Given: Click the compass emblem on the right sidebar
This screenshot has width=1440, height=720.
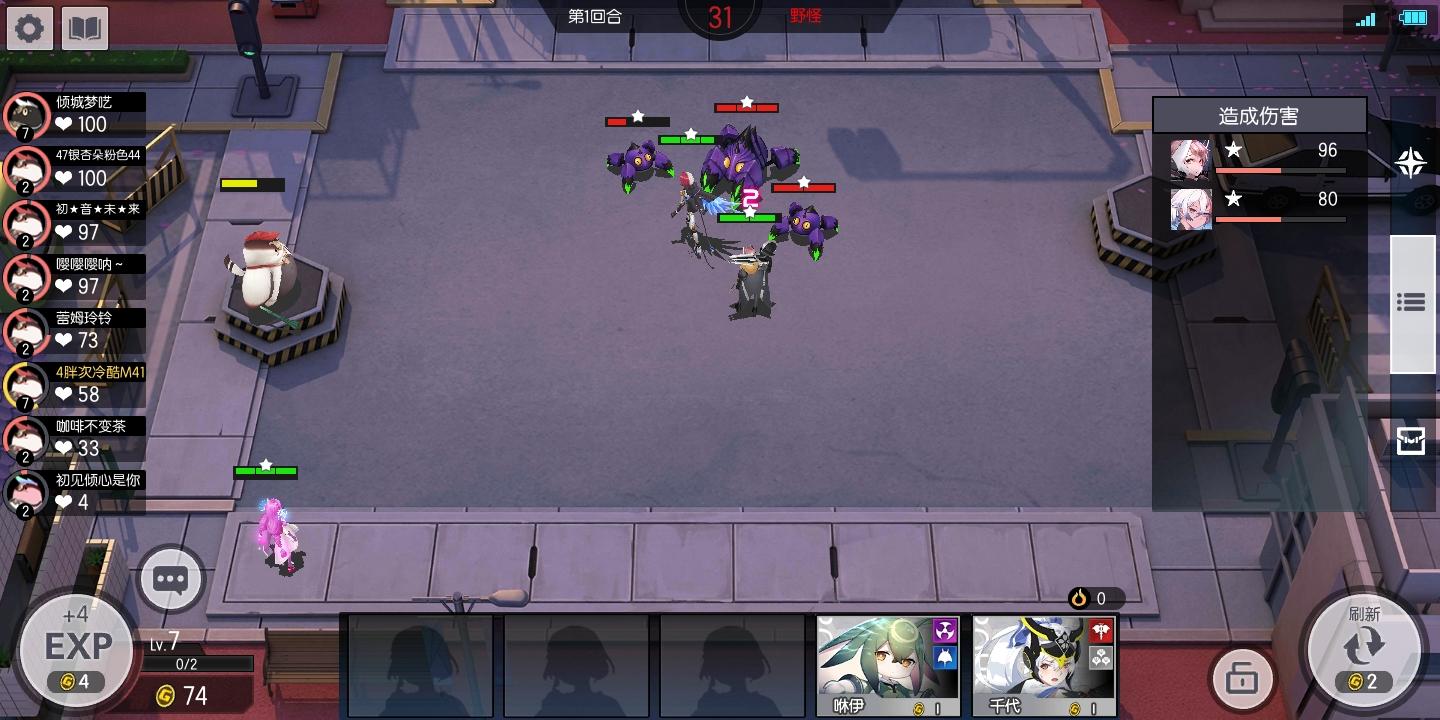Looking at the screenshot, I should tap(1410, 163).
